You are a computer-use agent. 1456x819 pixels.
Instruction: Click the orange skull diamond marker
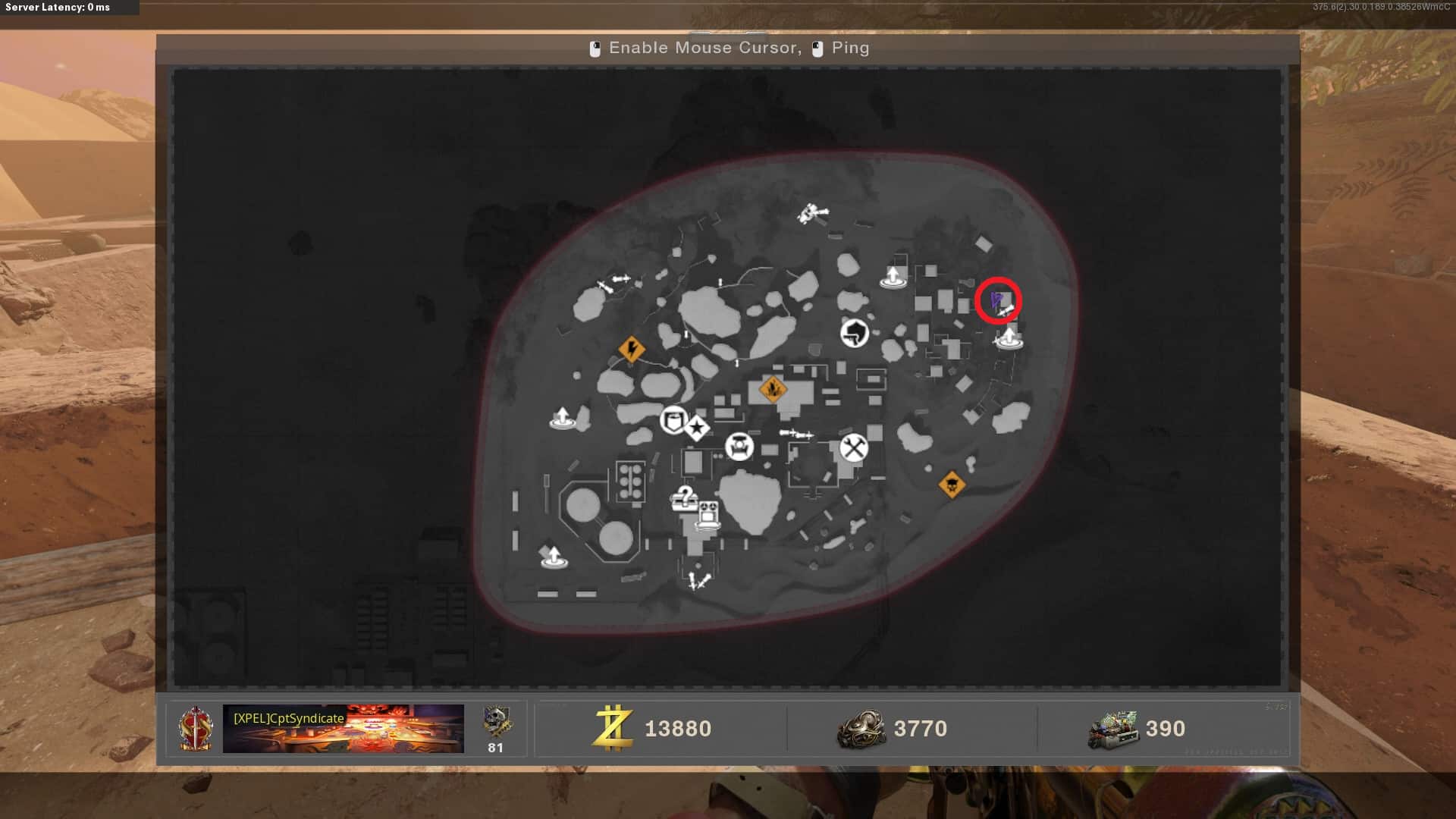point(952,484)
